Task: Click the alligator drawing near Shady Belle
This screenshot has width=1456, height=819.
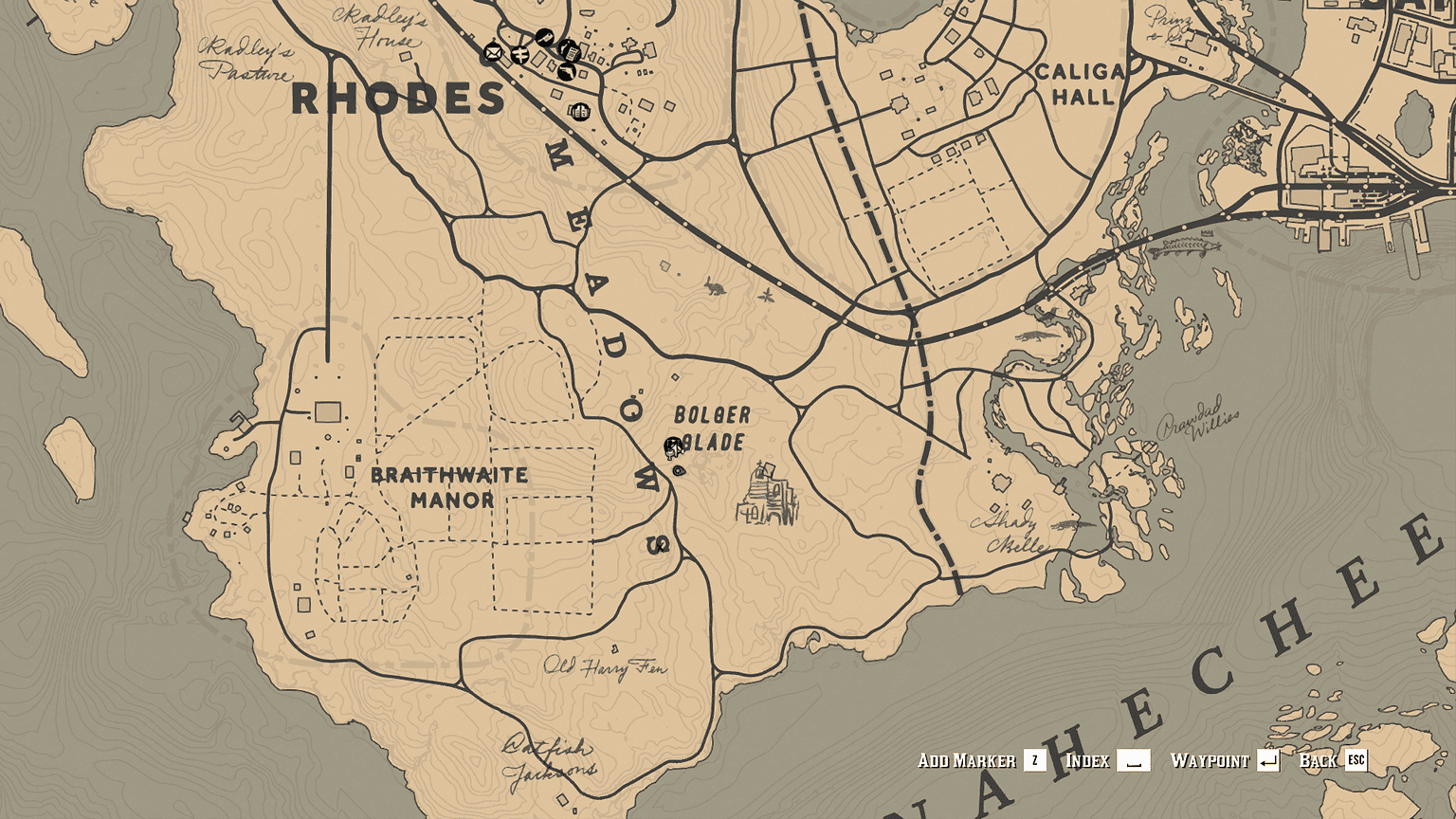Action: 1074,523
